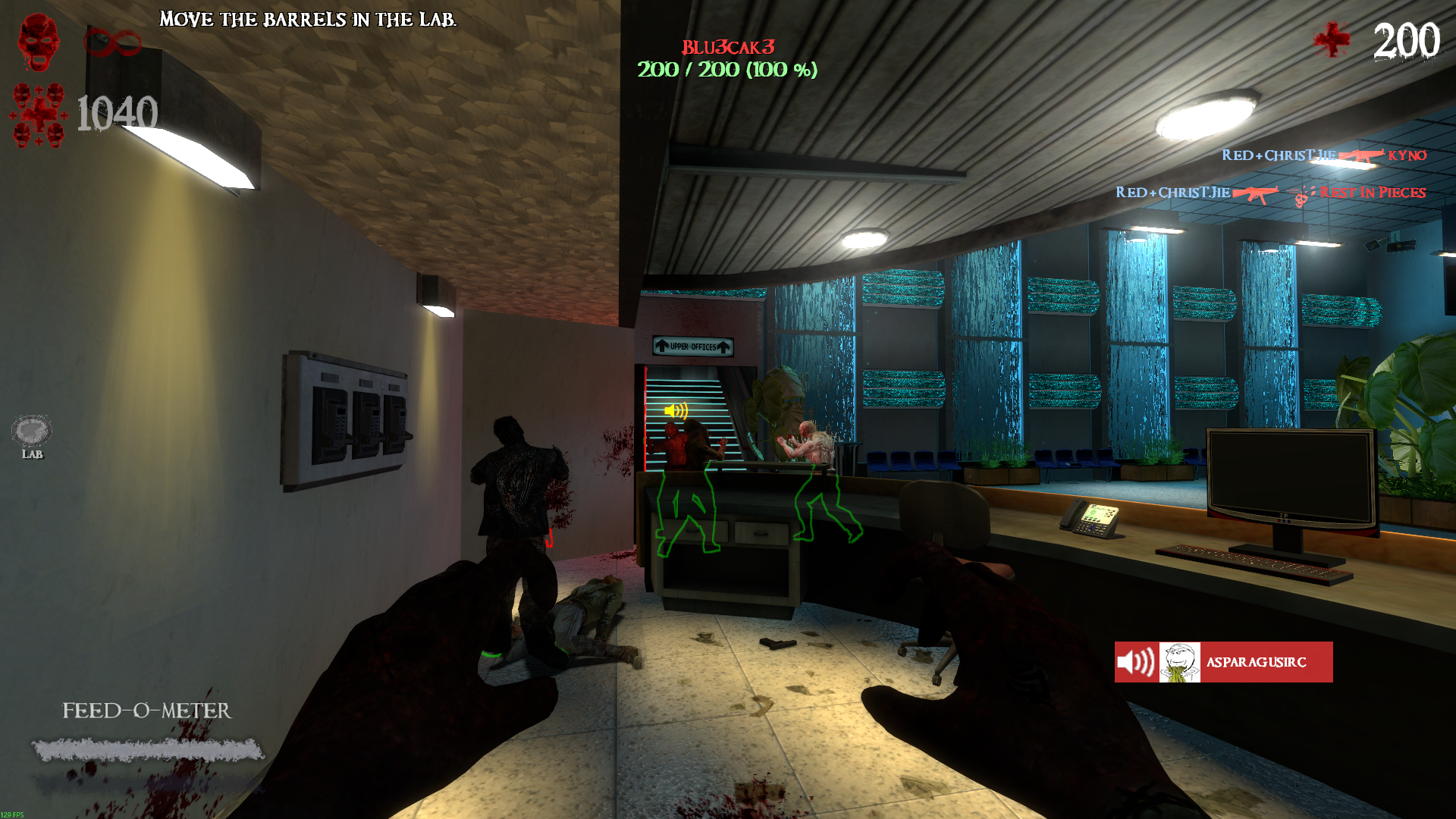Select the red infinity lives symbol
This screenshot has height=819, width=1456.
pyautogui.click(x=112, y=42)
